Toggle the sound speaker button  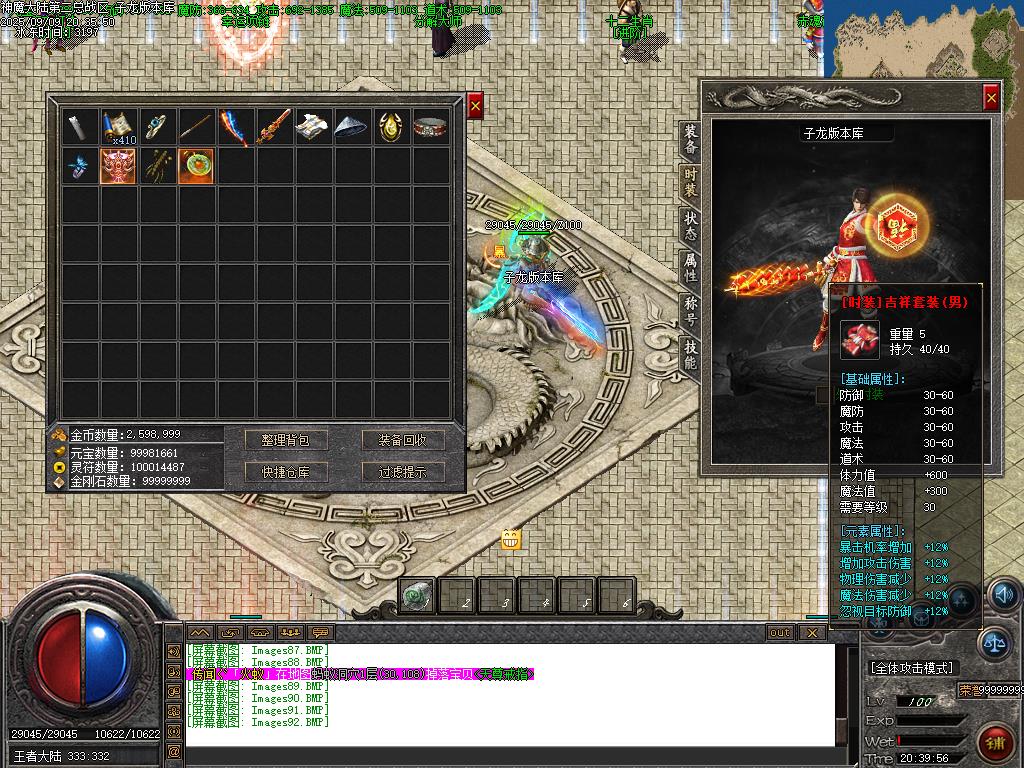[1004, 595]
